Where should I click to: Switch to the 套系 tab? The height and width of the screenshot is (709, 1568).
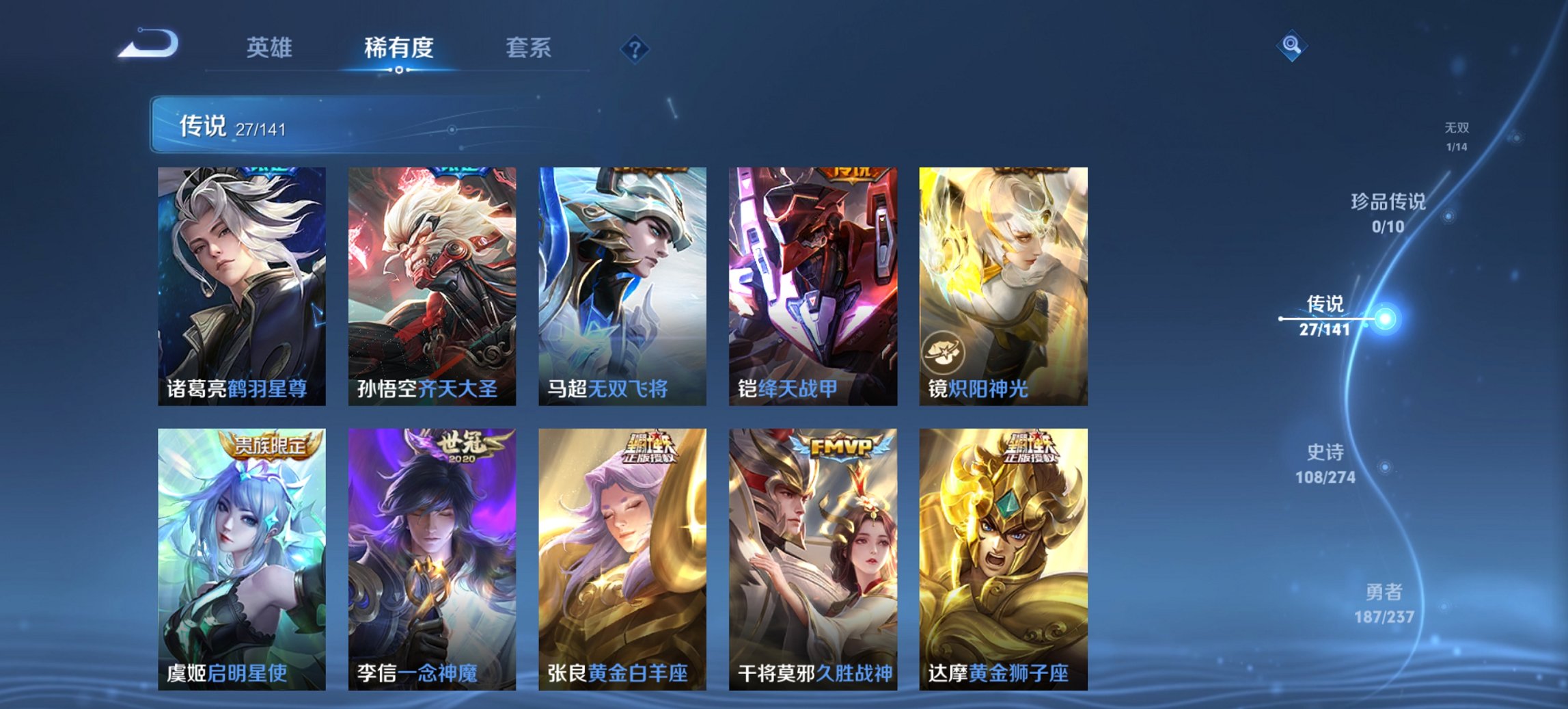528,48
